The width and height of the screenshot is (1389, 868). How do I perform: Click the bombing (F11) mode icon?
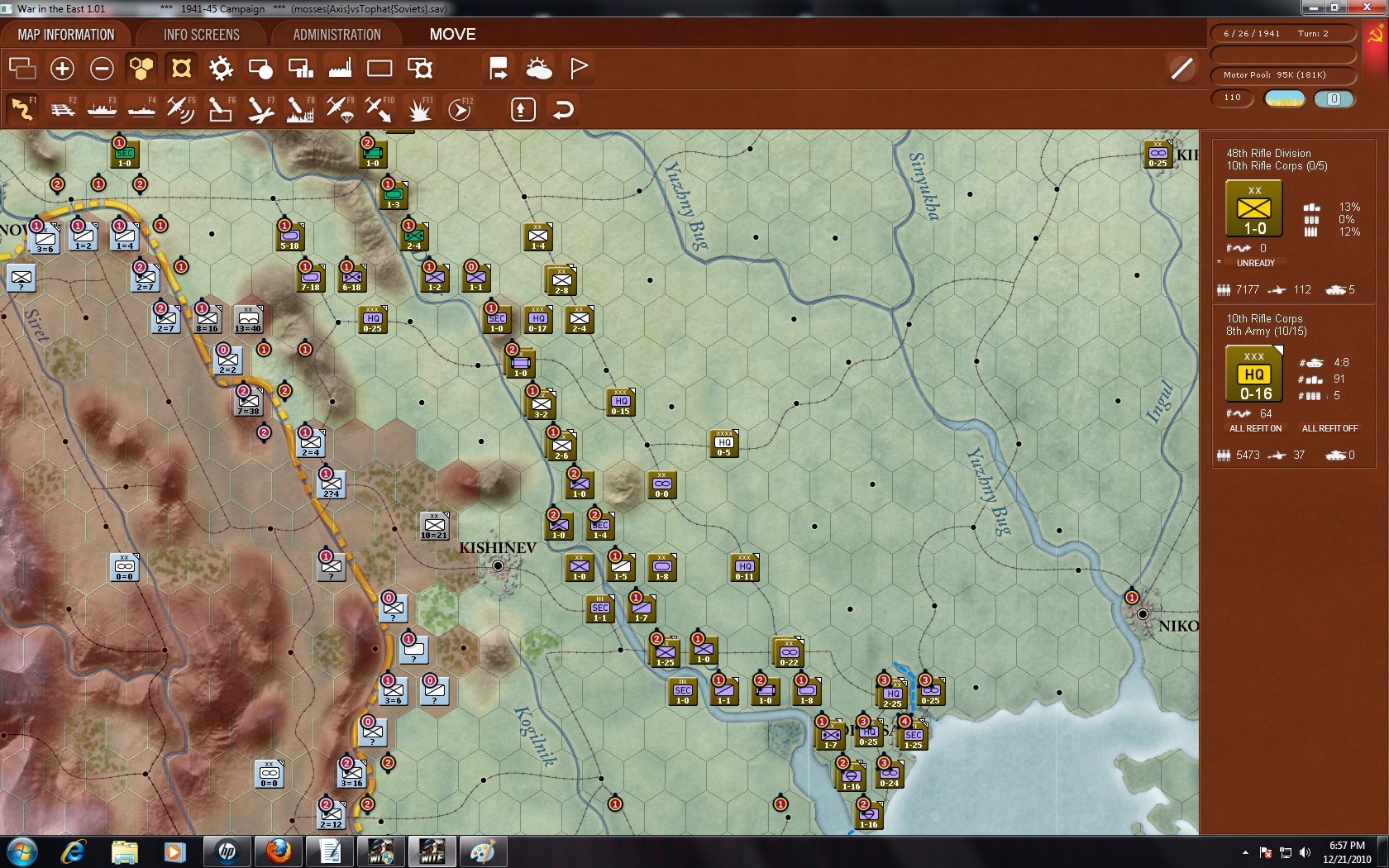421,108
